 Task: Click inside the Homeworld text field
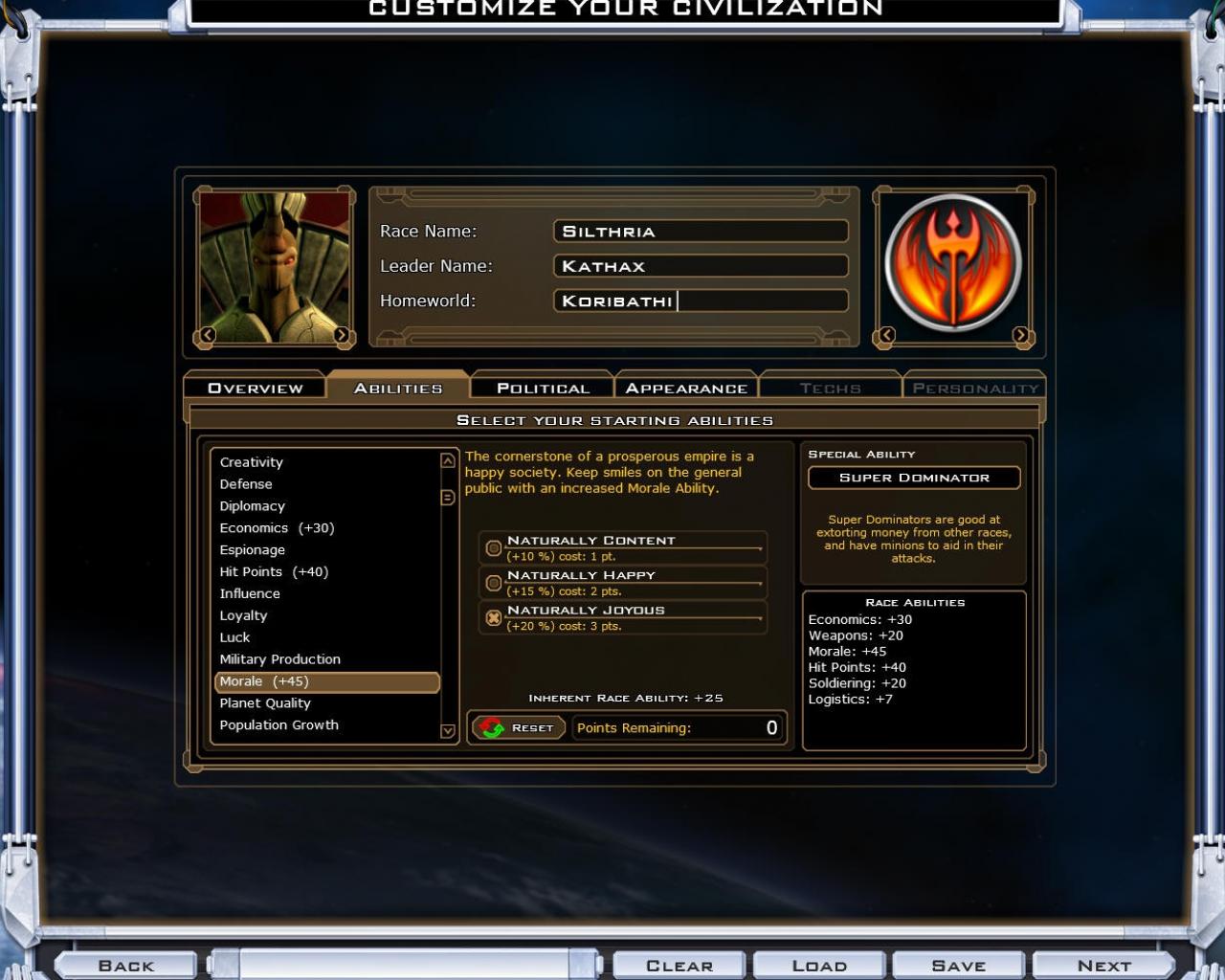click(702, 300)
